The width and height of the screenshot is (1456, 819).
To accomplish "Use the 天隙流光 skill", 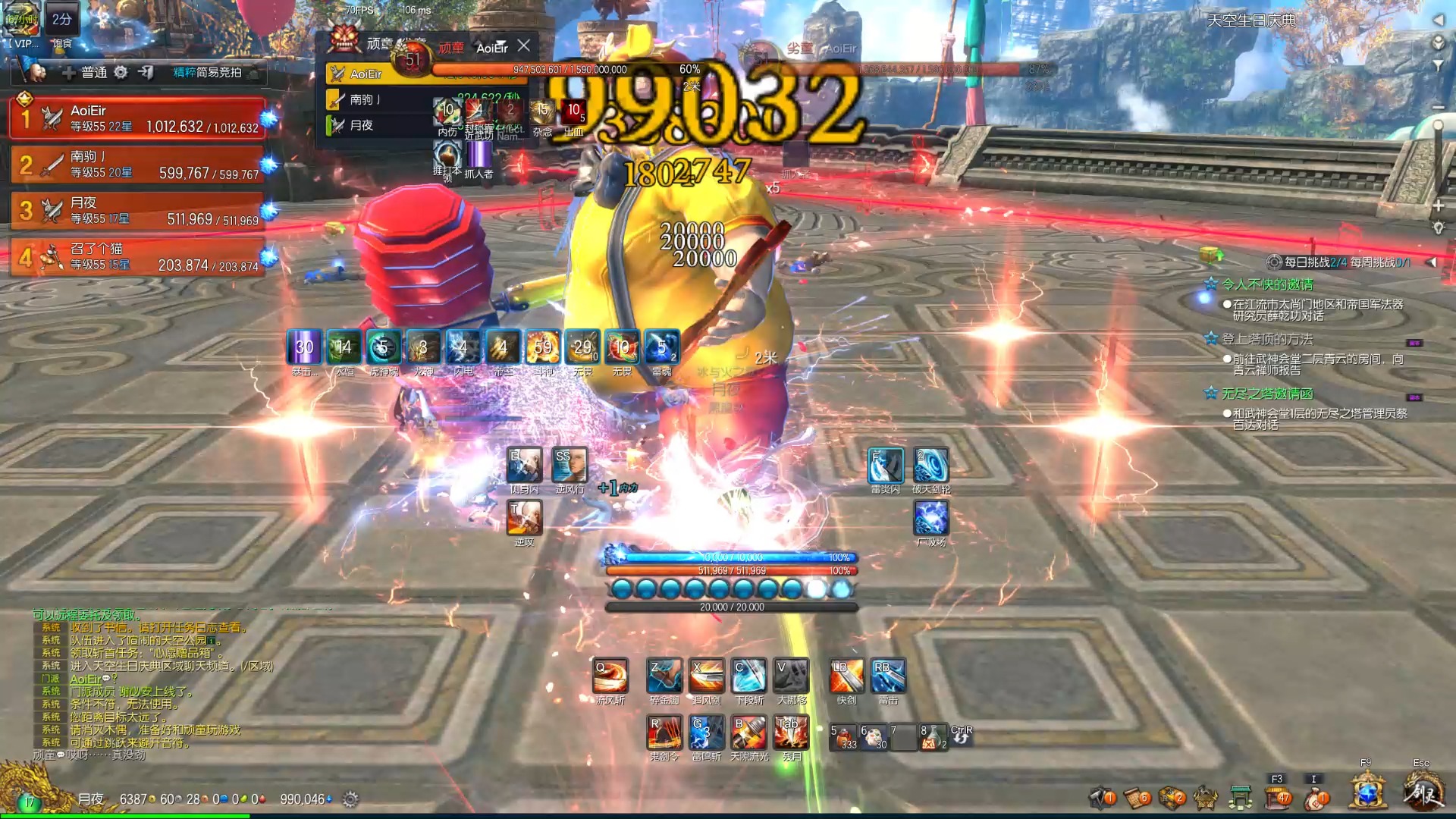I will 748,733.
